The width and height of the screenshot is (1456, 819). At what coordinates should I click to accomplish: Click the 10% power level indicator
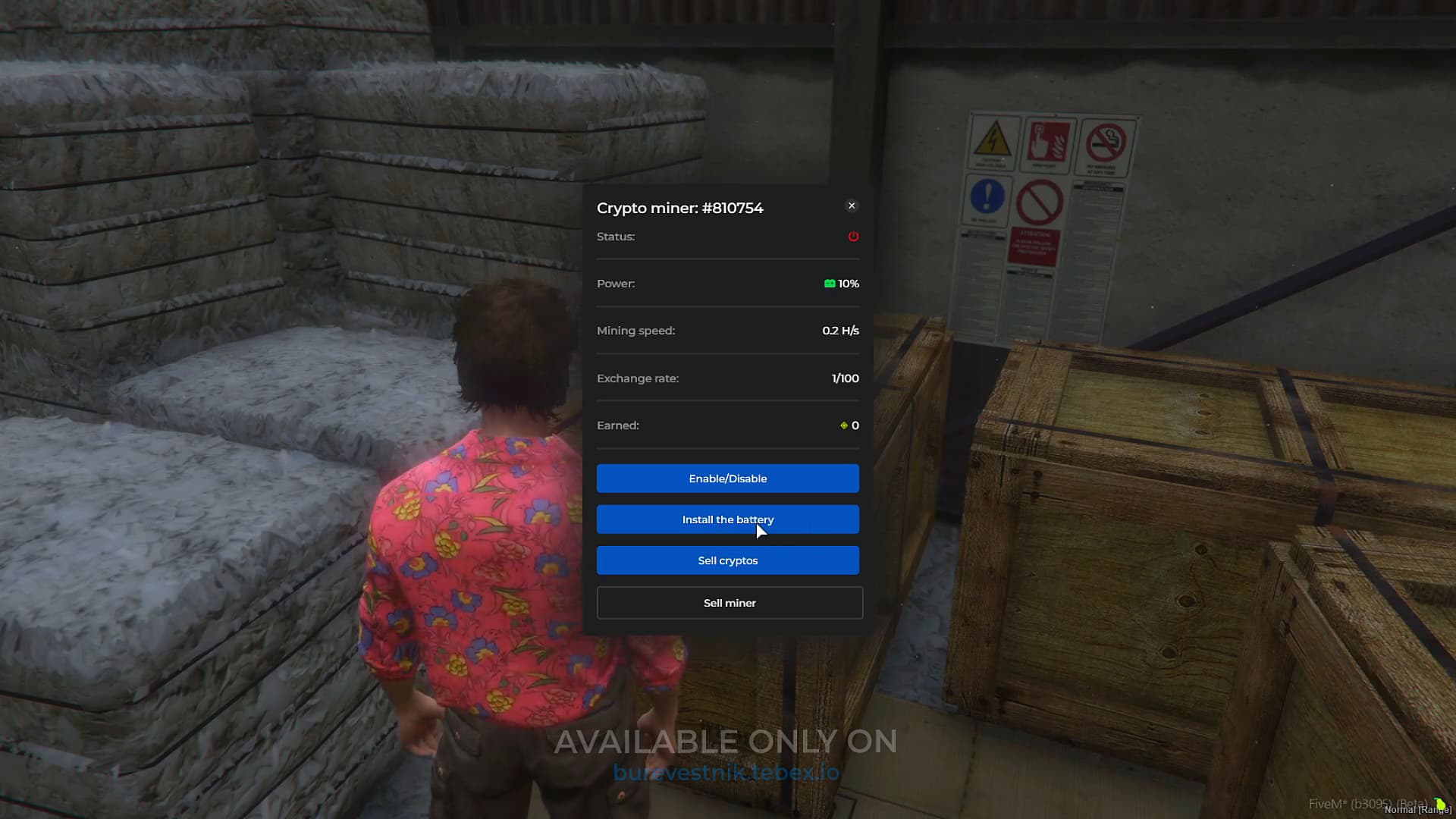(x=848, y=284)
